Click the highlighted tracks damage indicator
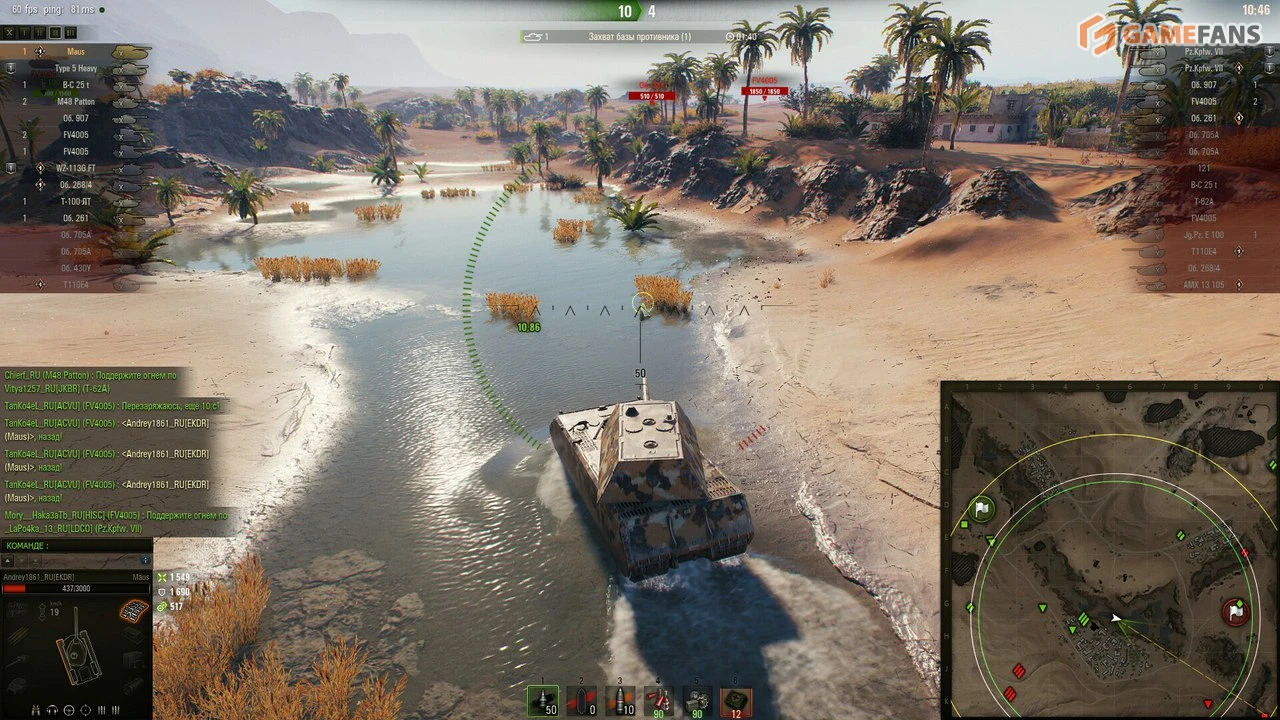Image resolution: width=1280 pixels, height=720 pixels. [134, 609]
